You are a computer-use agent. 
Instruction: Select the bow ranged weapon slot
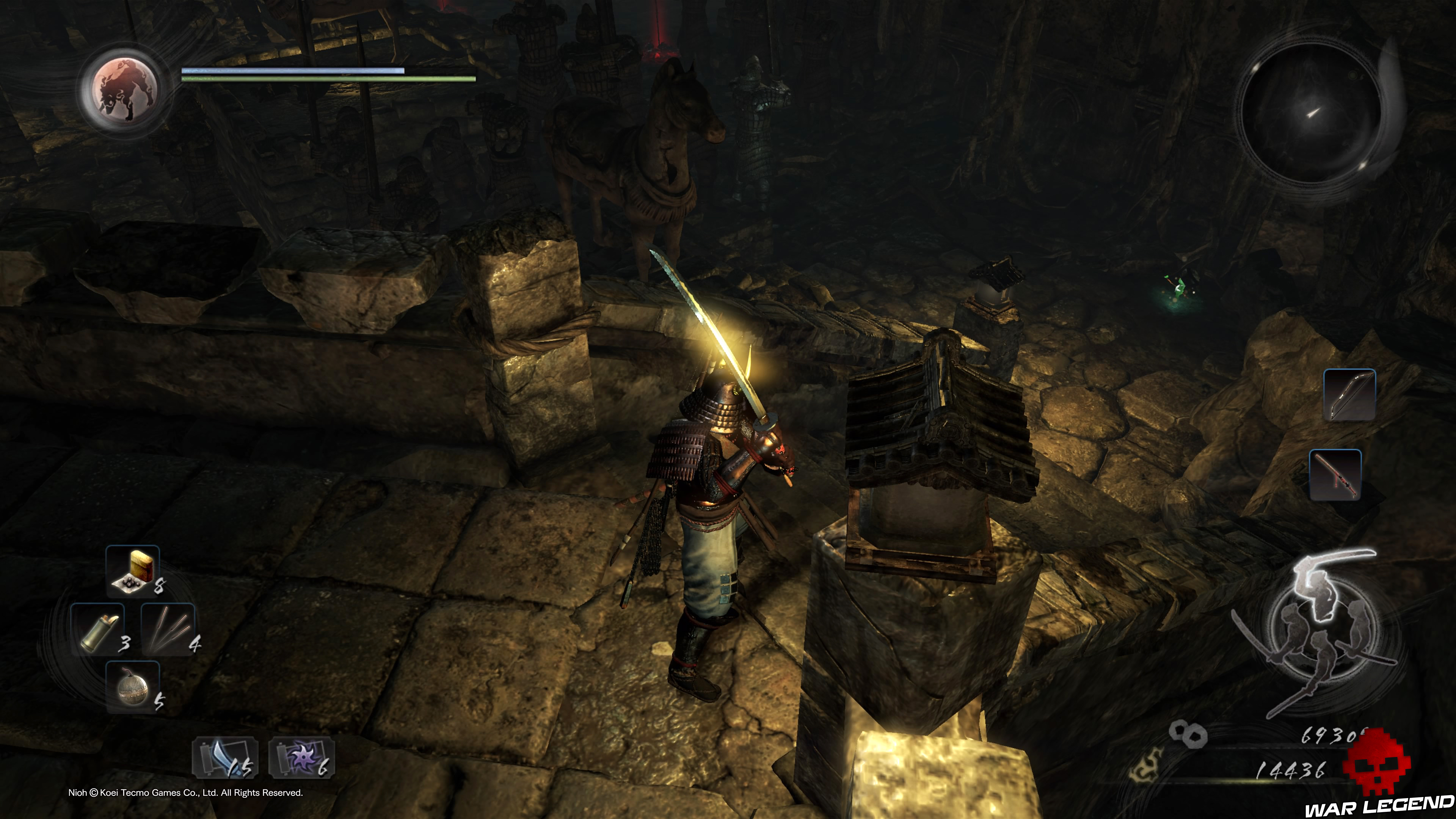click(1349, 394)
